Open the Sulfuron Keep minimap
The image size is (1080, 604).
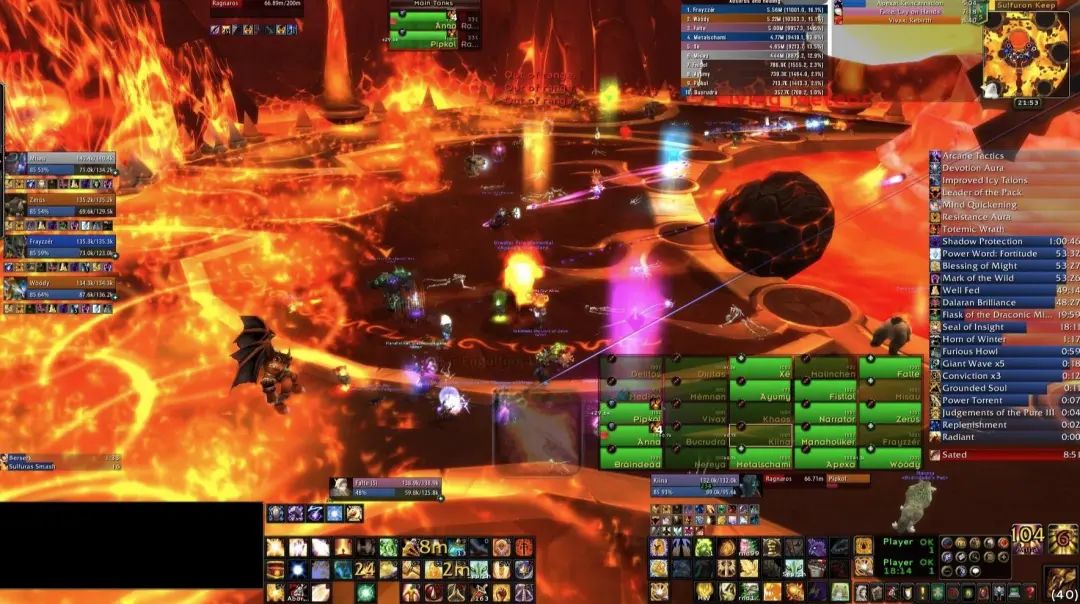(1024, 48)
